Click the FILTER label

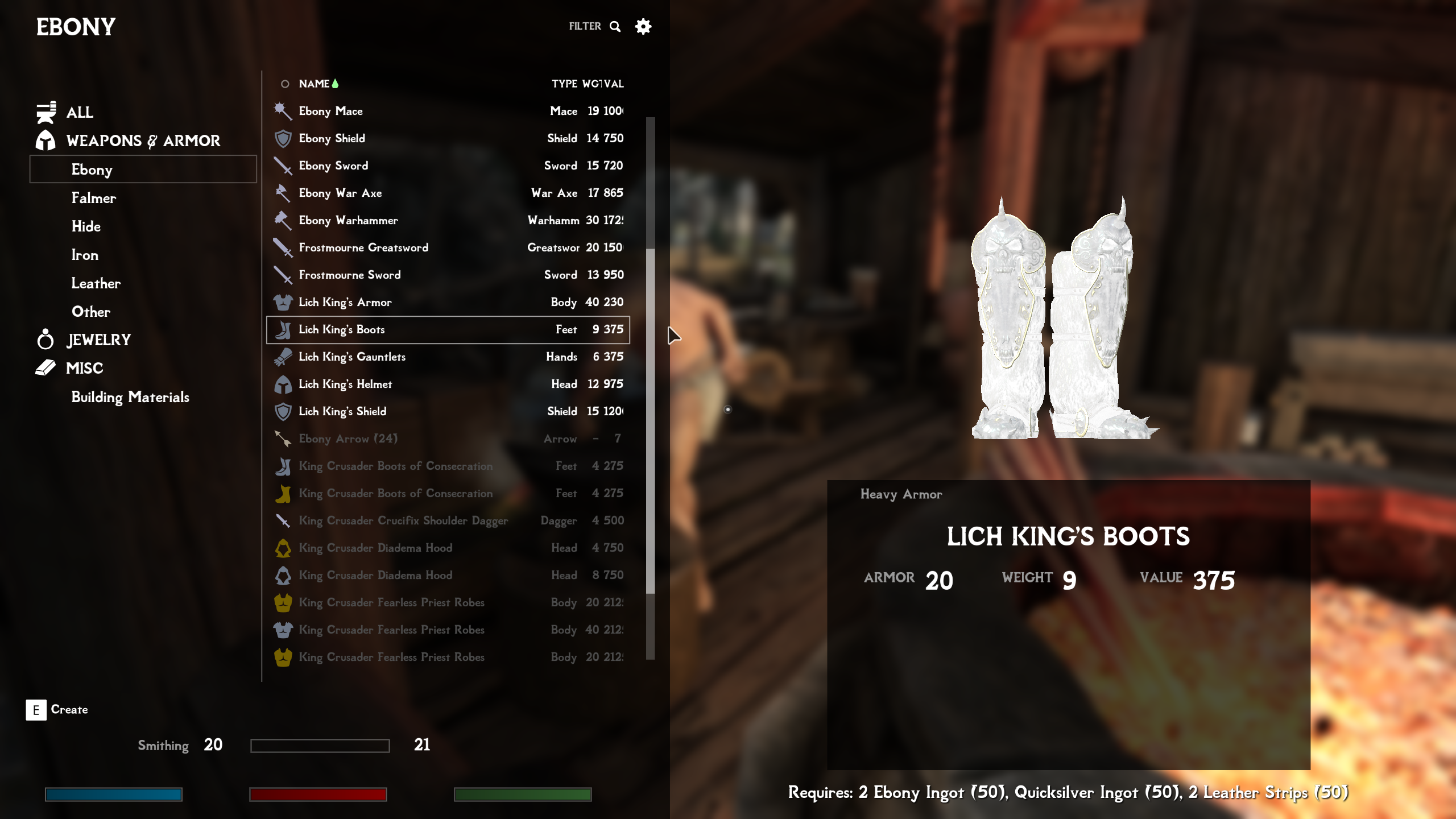click(x=585, y=26)
